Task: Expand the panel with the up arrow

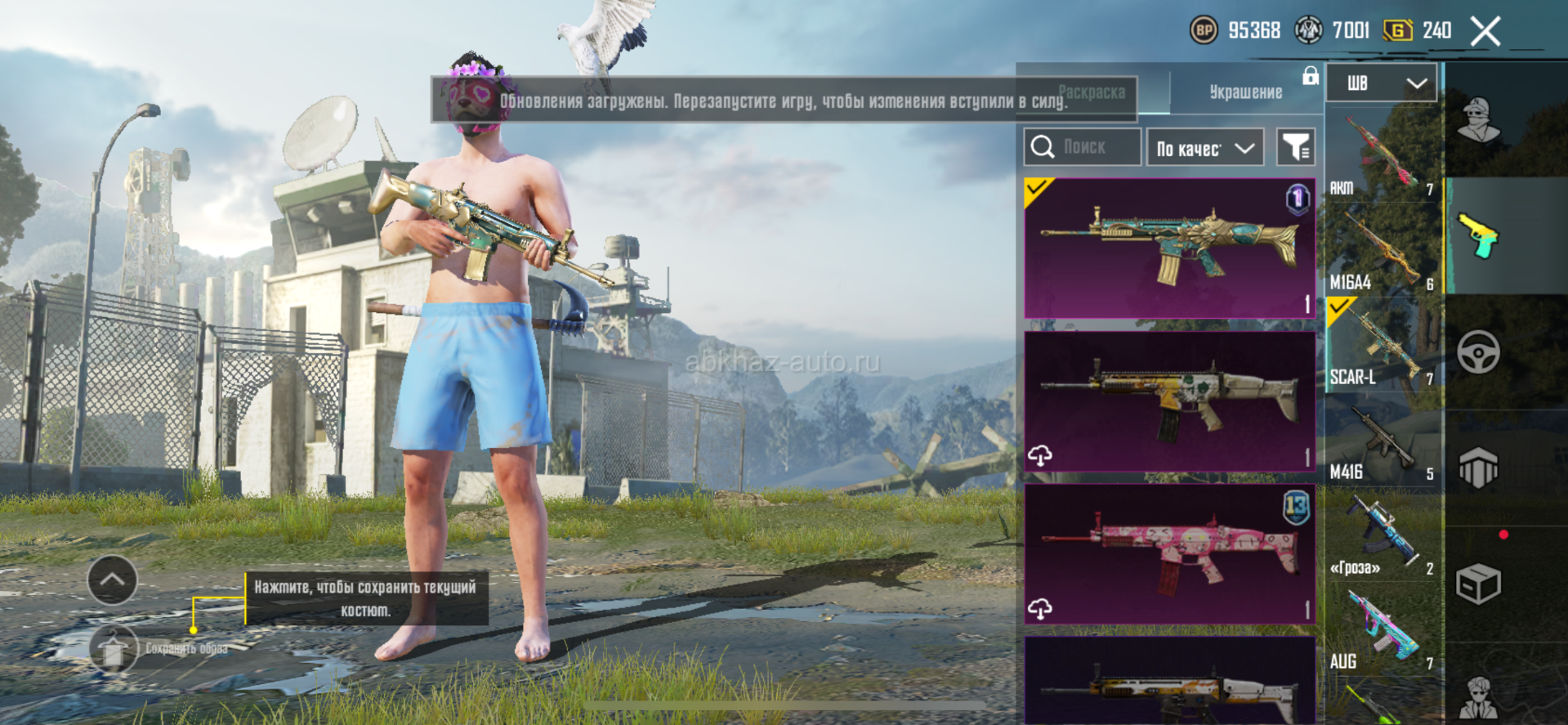Action: pyautogui.click(x=112, y=580)
